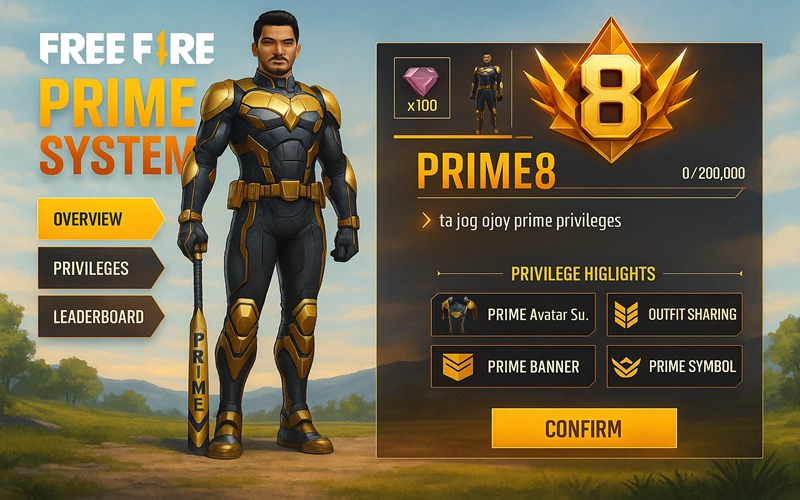Switch to the Overview tab
800x500 pixels.
(x=98, y=219)
